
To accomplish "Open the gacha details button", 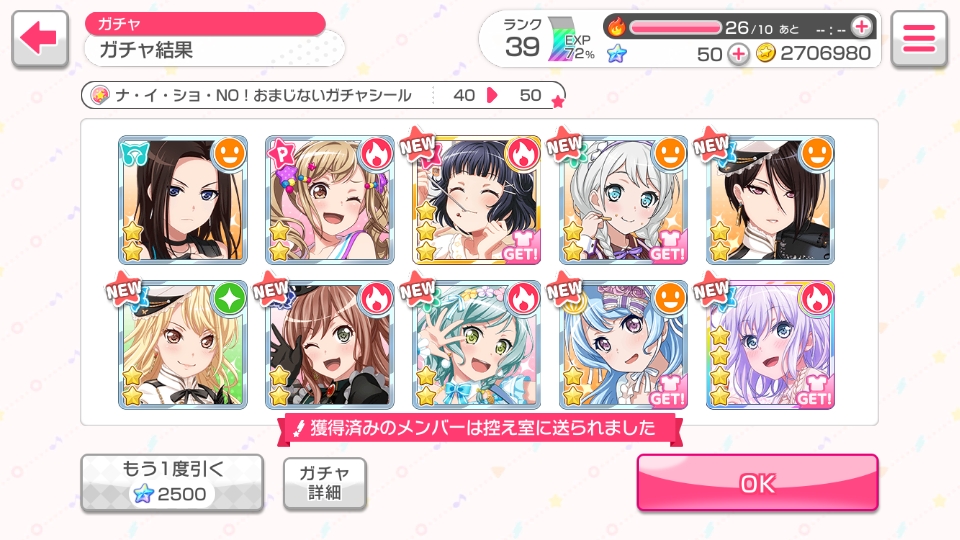I will click(x=324, y=483).
